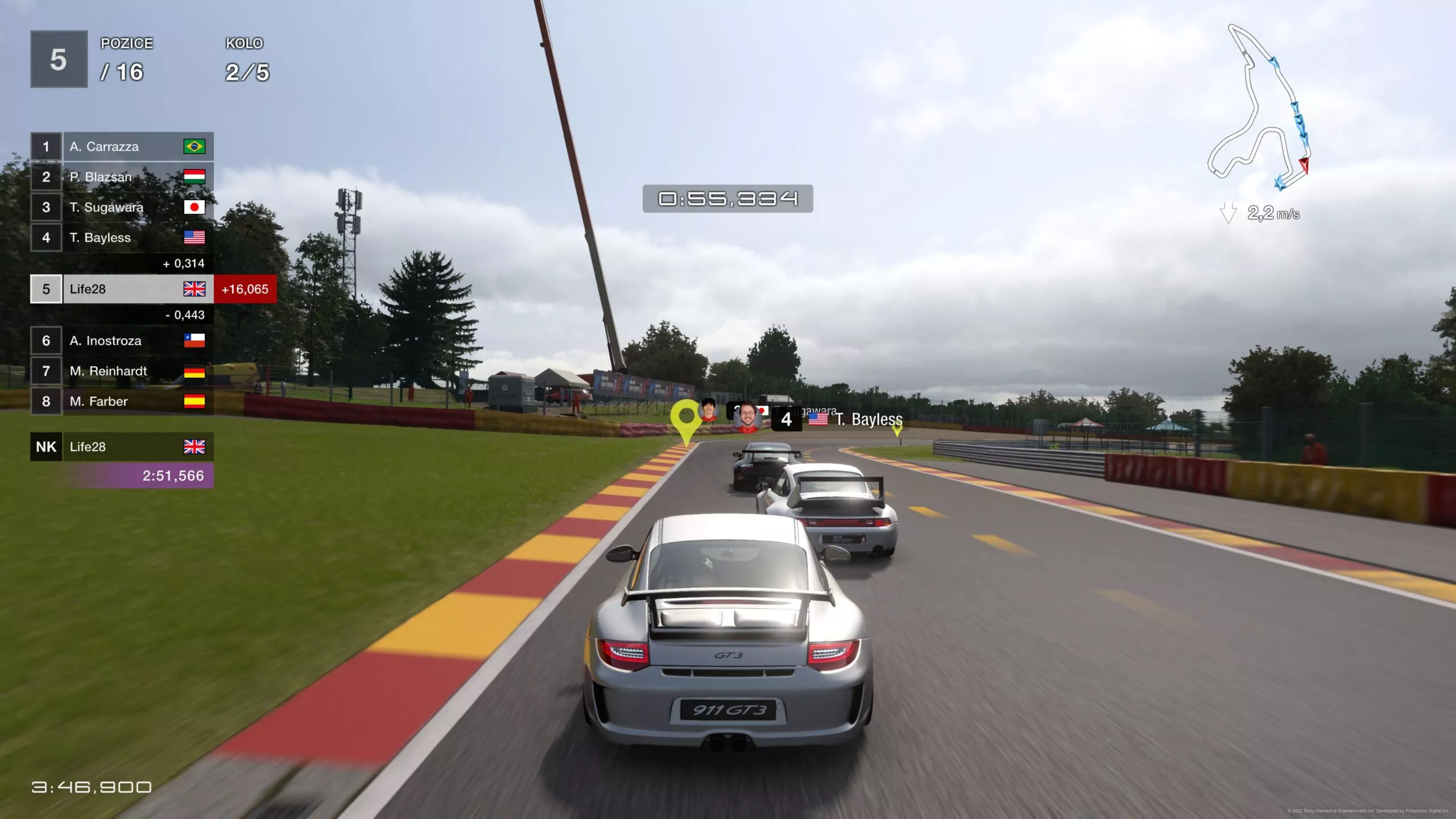
Task: Click the Japanese flag beside T. Sugawara
Action: (195, 207)
